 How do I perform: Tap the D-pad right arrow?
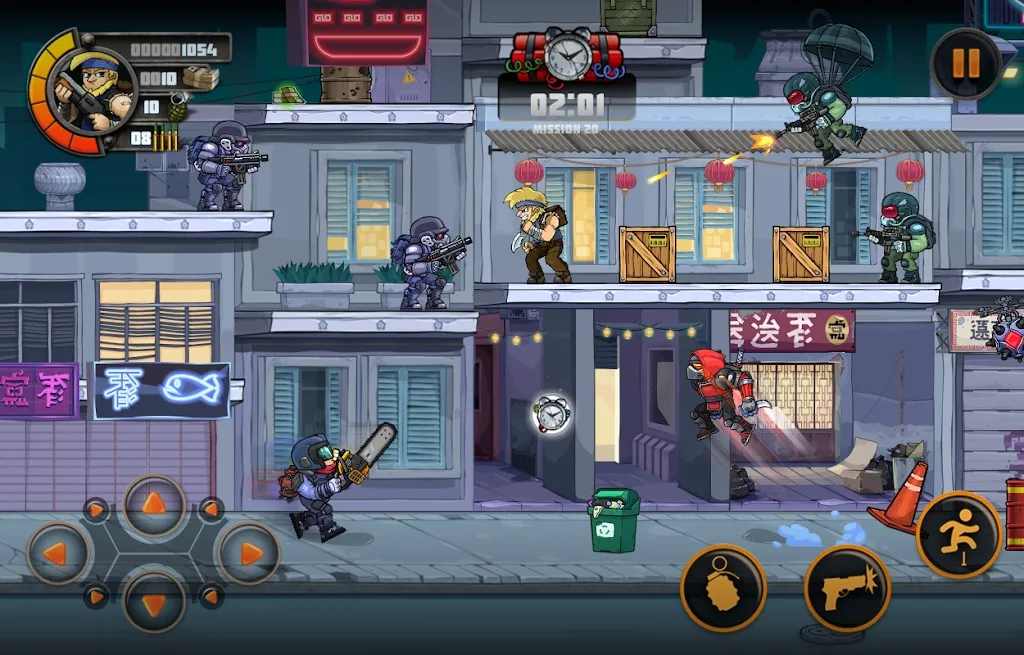pyautogui.click(x=247, y=553)
